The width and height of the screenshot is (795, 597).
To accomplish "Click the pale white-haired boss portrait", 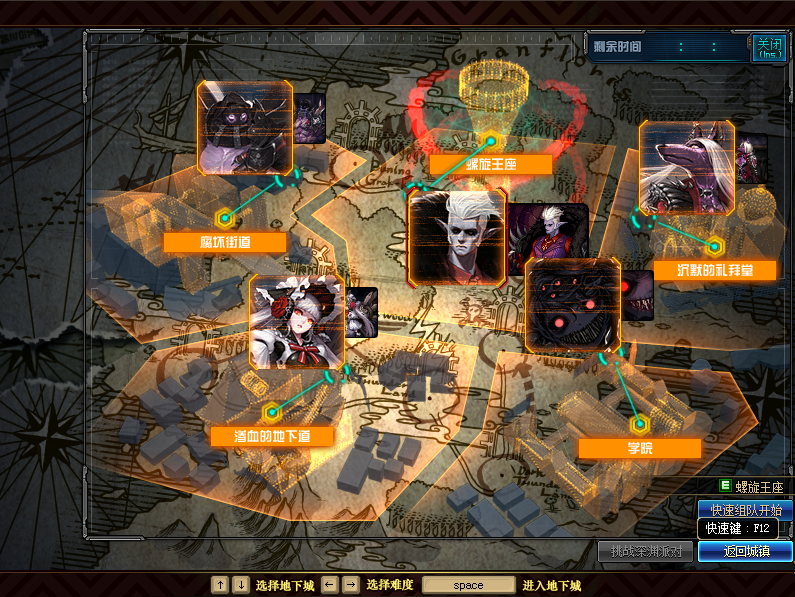I will [457, 238].
